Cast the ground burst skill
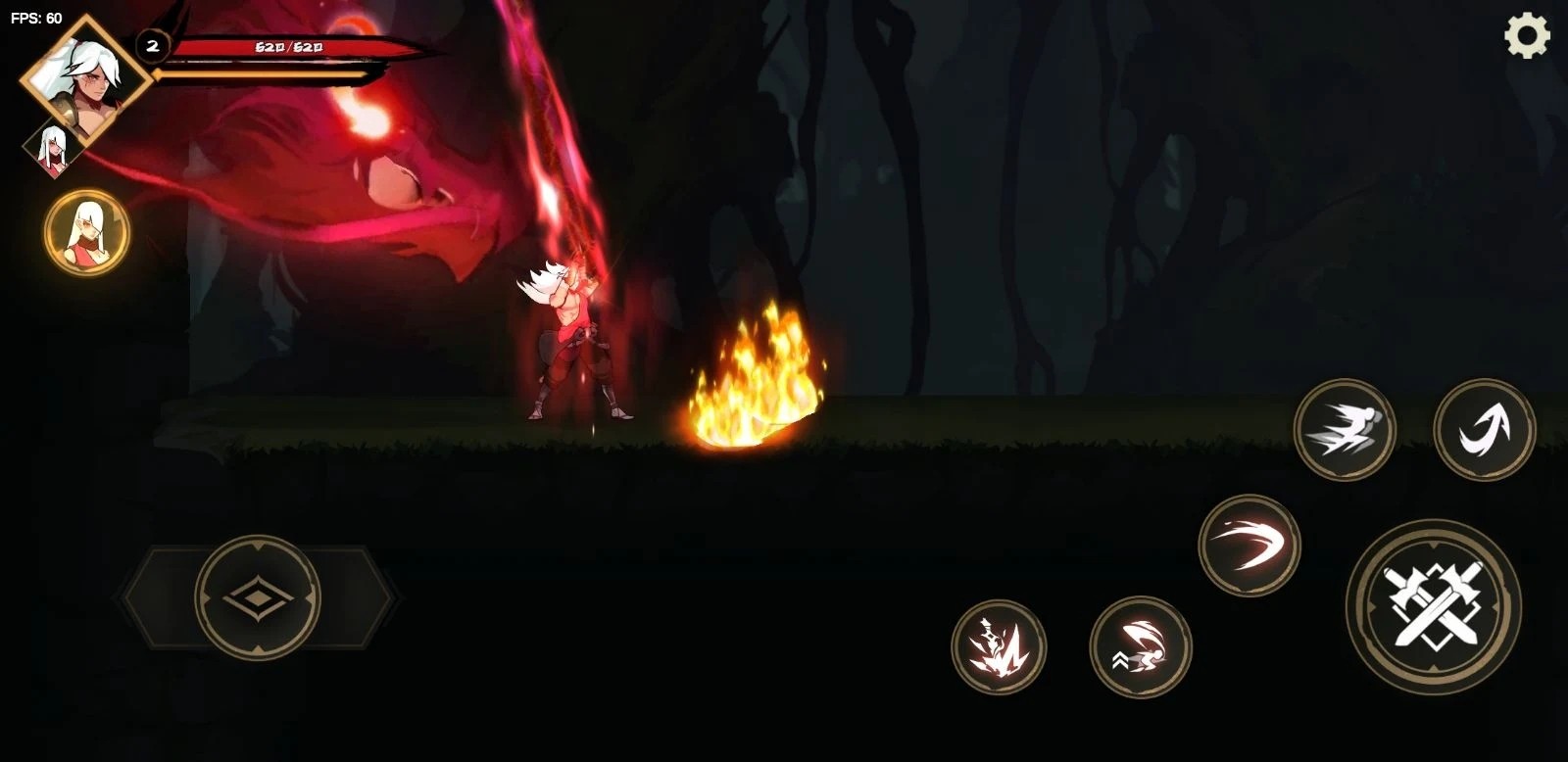Screen dimensions: 1568x762 pyautogui.click(x=999, y=646)
